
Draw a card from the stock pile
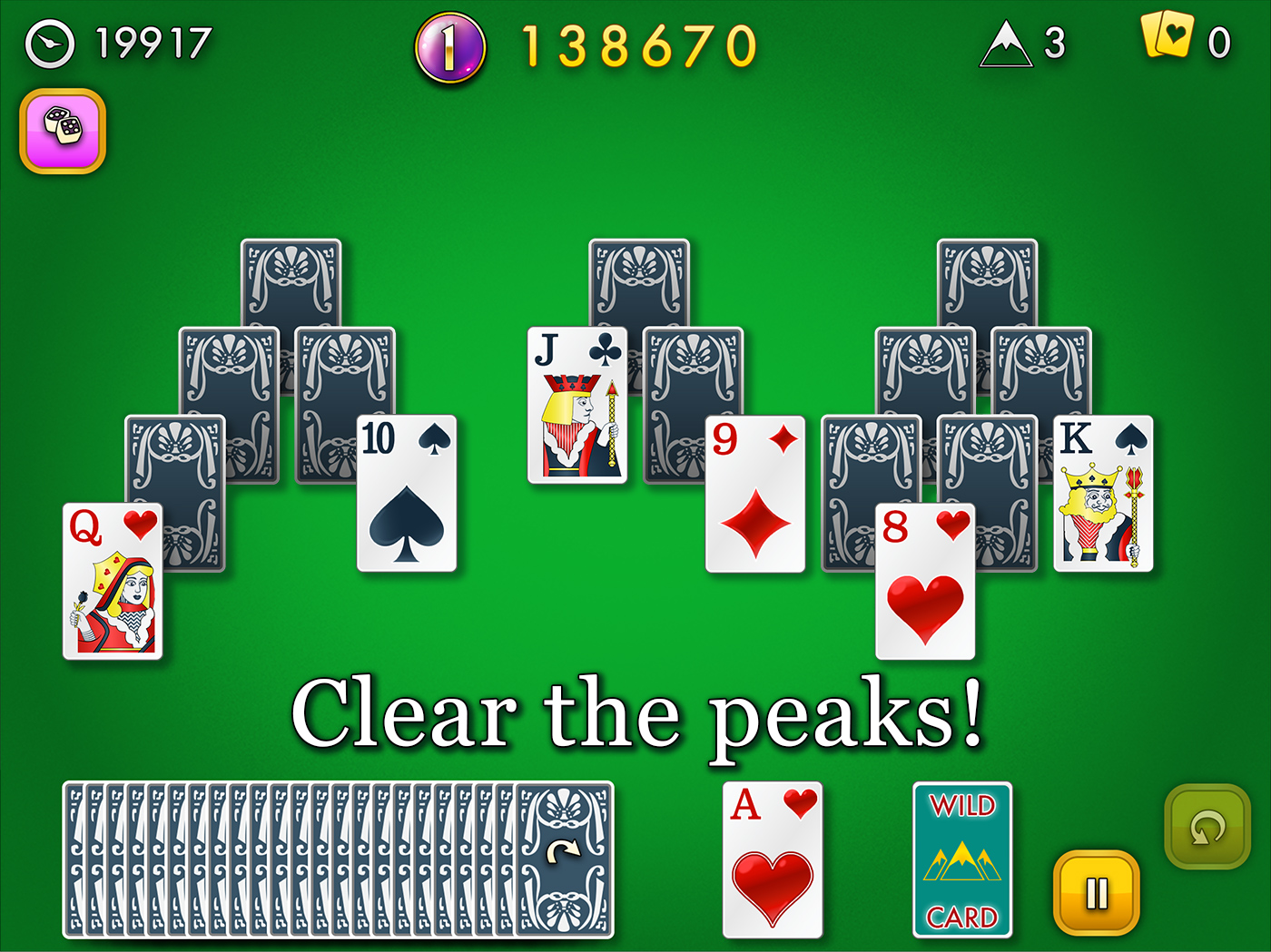pyautogui.click(x=563, y=859)
